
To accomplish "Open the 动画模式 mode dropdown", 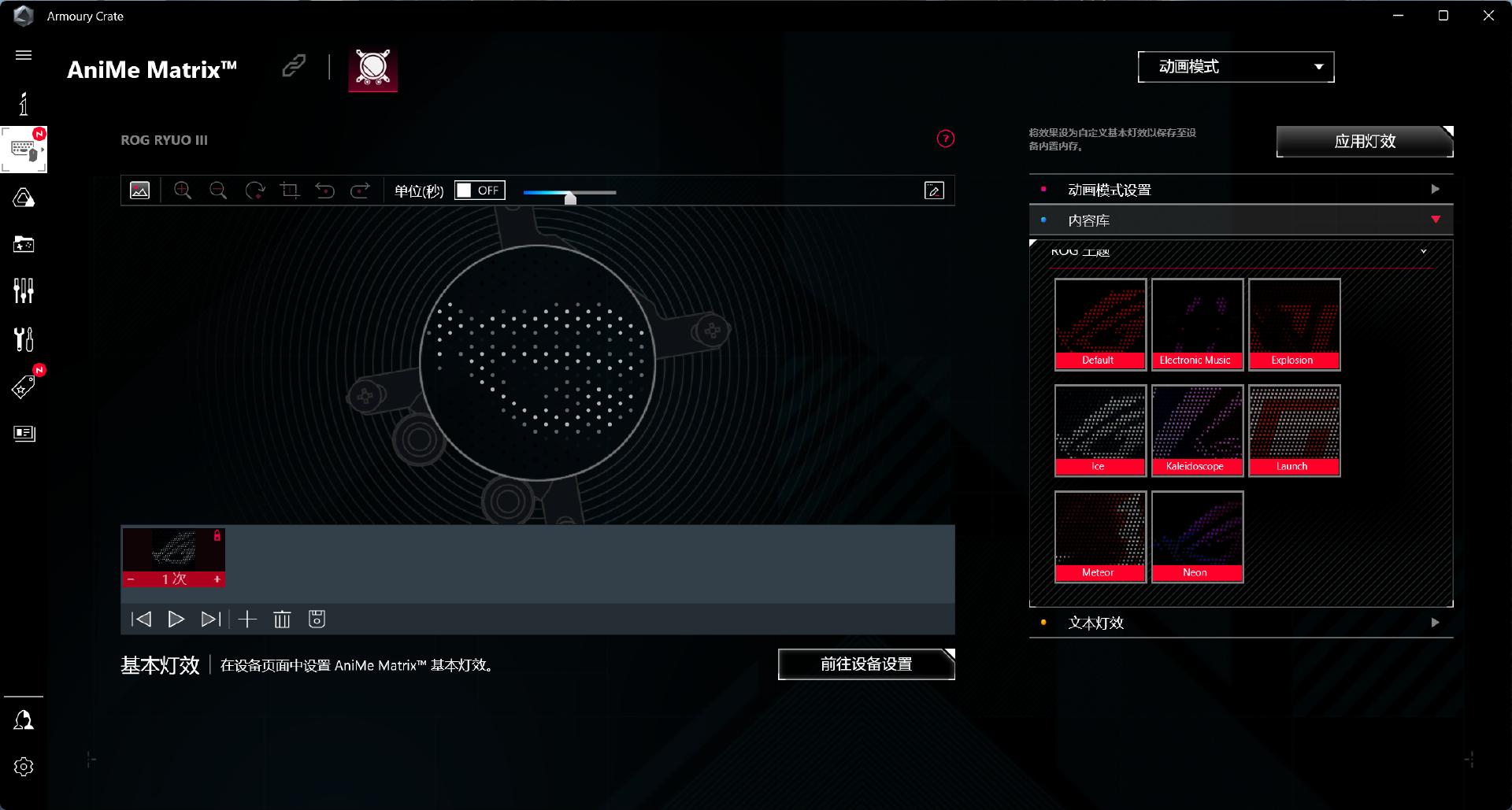I will click(1236, 67).
